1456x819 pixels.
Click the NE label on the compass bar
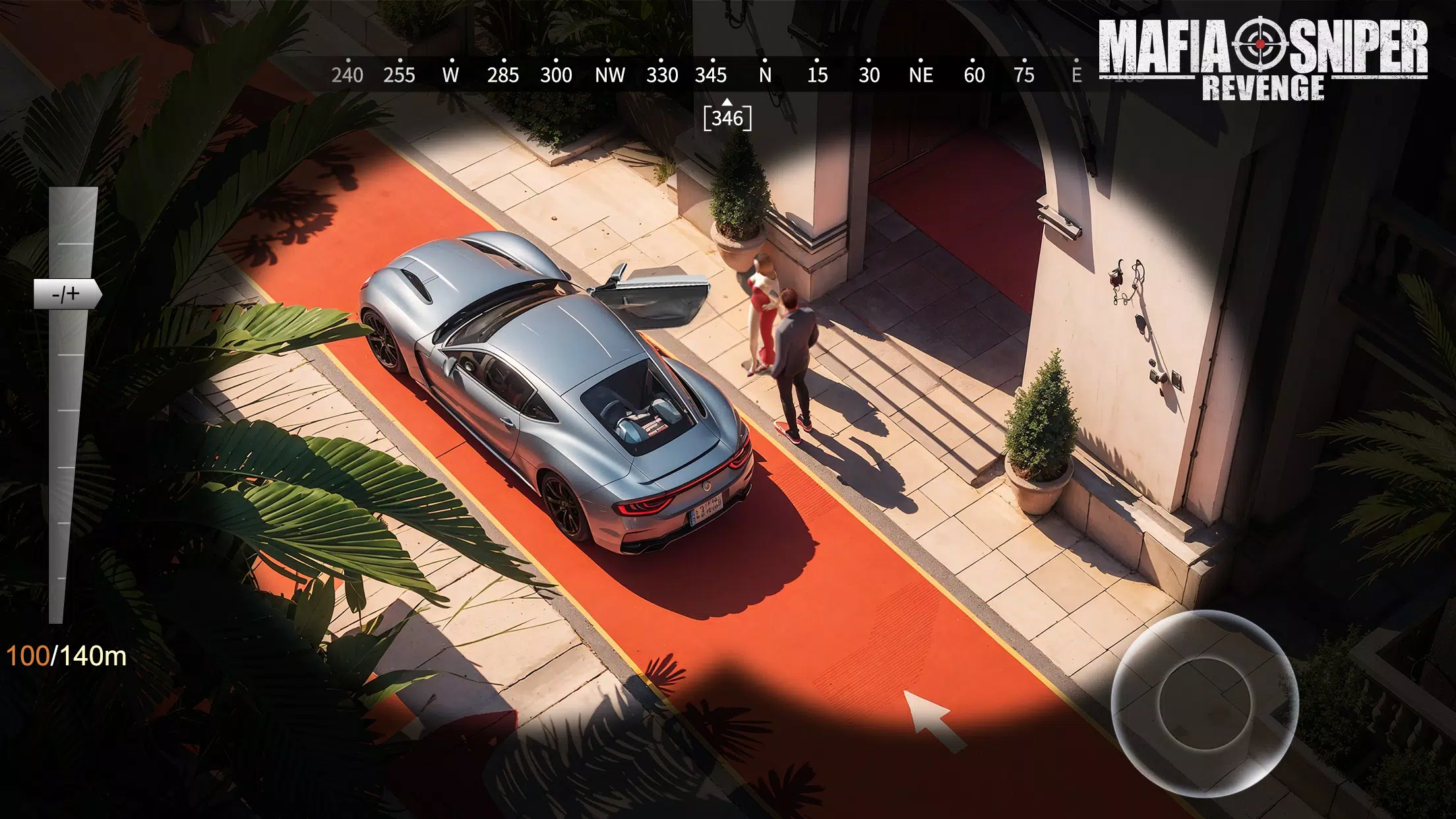(x=920, y=75)
